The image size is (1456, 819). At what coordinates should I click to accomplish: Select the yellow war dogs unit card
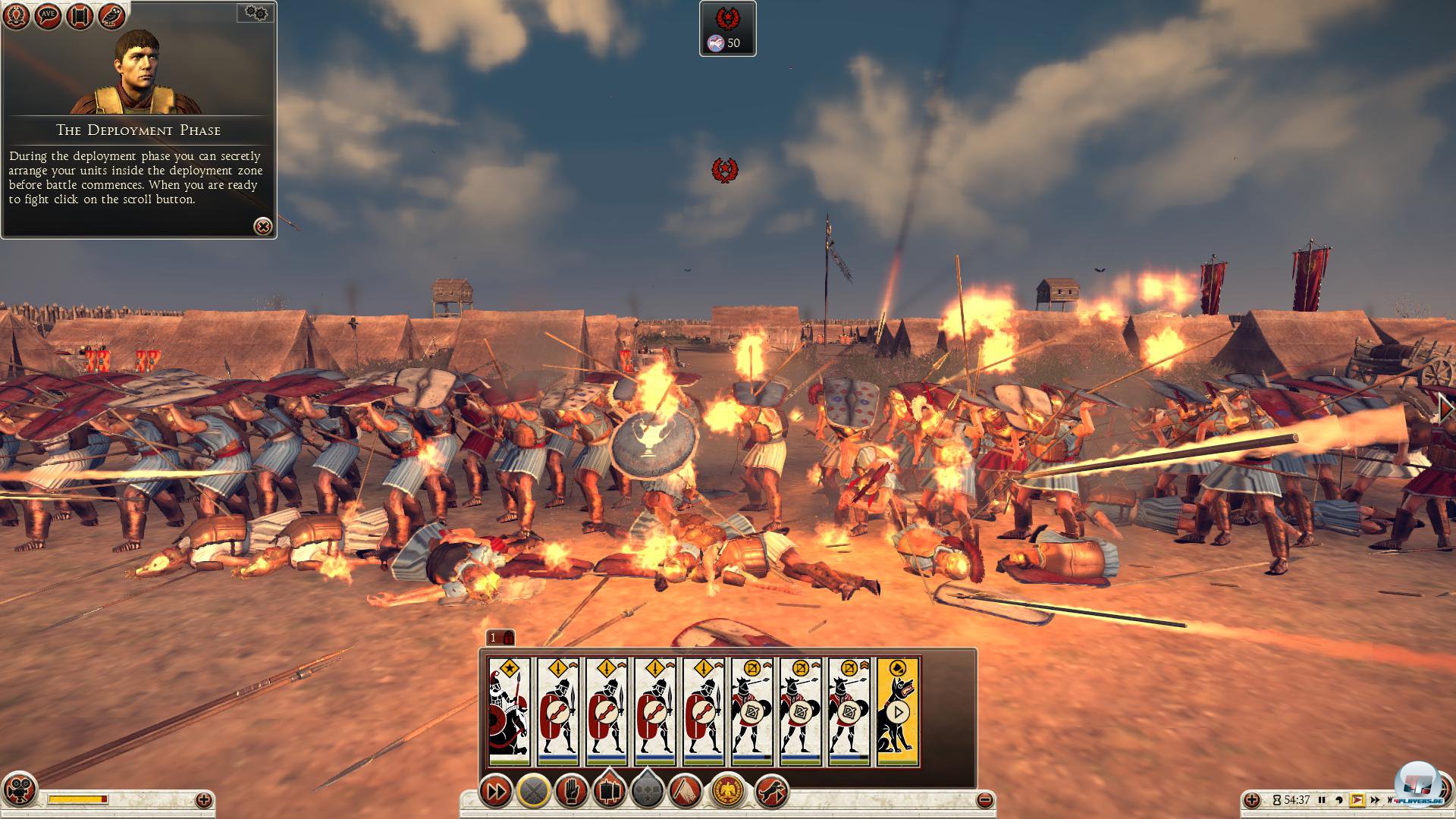[x=898, y=711]
